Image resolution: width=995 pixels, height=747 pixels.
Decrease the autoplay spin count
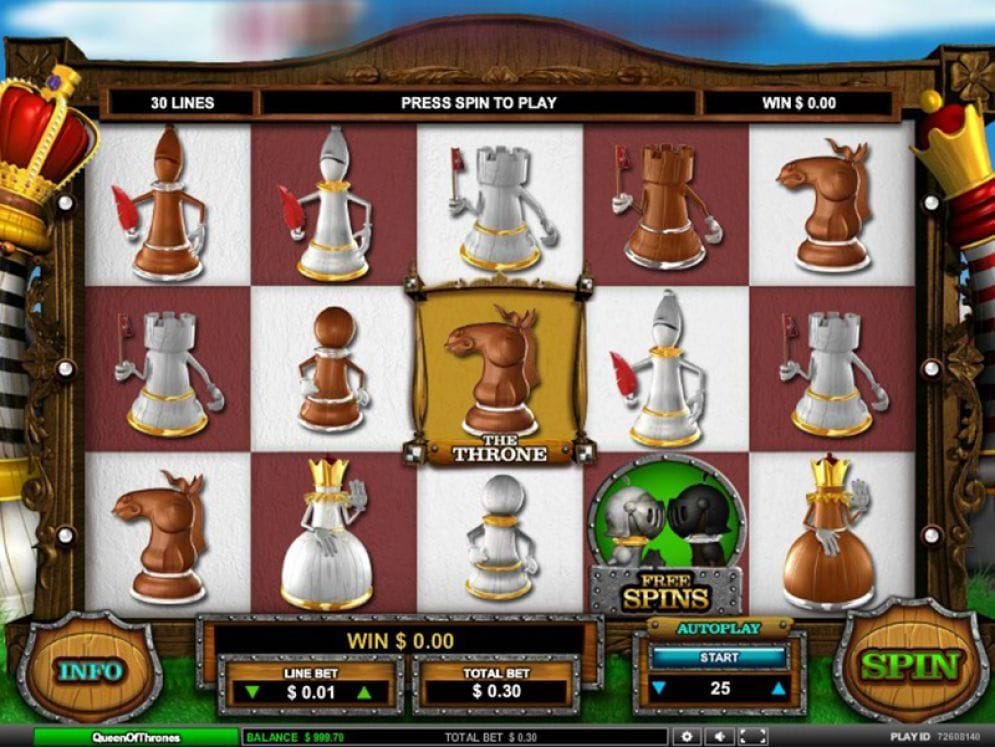click(657, 689)
